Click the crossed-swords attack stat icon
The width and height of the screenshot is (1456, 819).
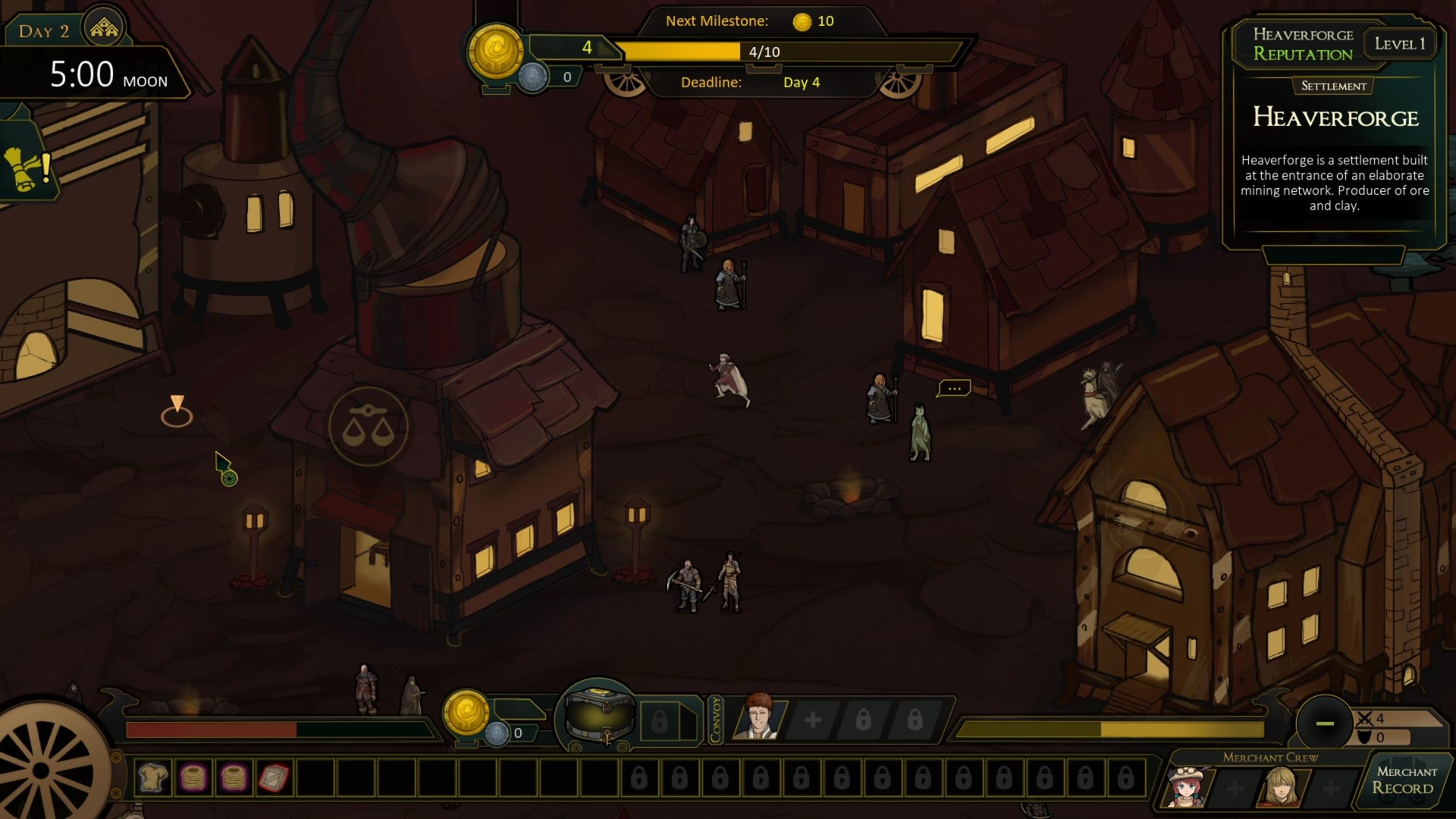coord(1363,718)
